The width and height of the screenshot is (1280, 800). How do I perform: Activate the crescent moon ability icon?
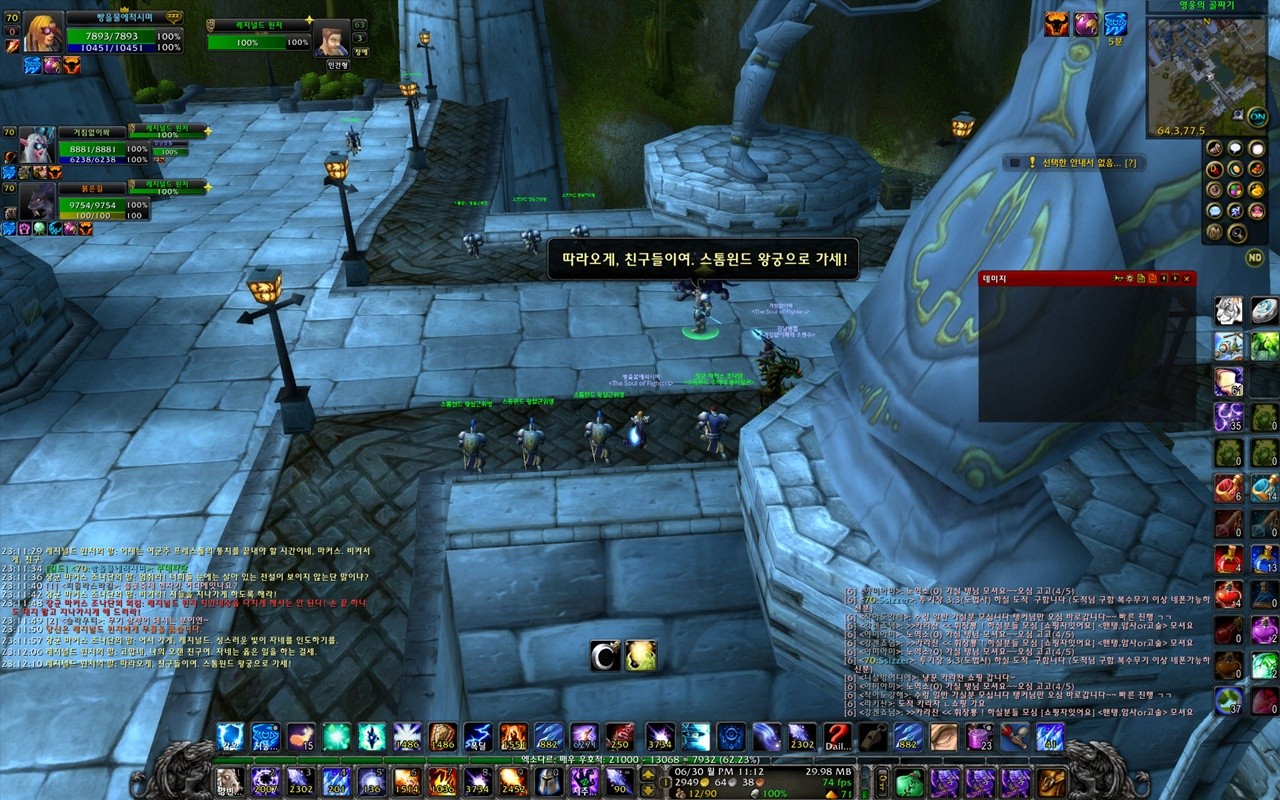click(605, 655)
